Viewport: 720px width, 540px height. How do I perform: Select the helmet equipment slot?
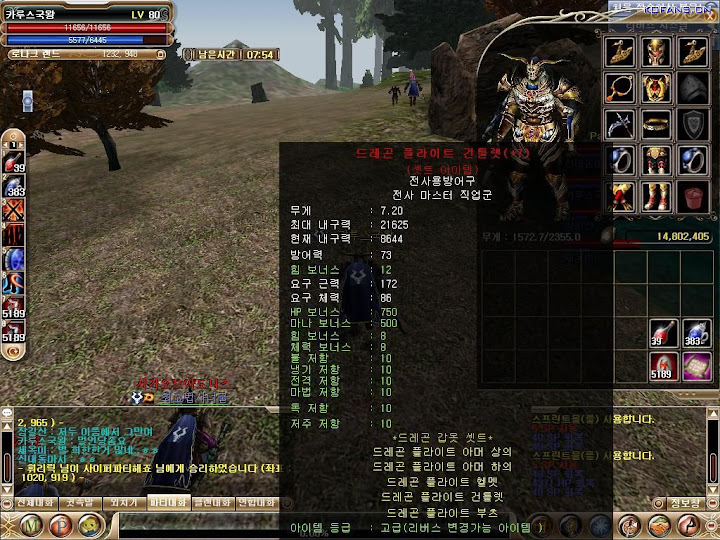pyautogui.click(x=658, y=52)
